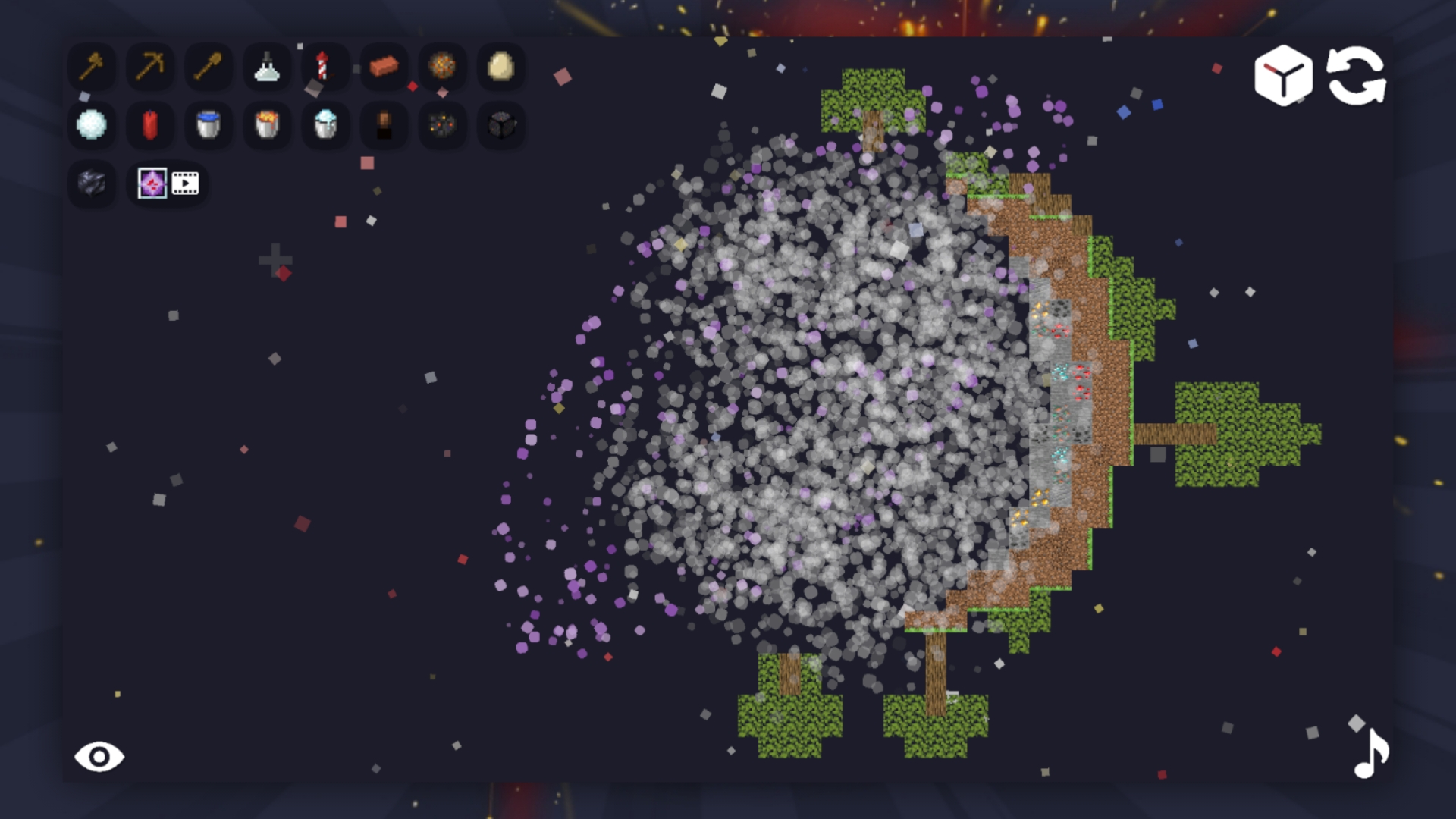Play the effect animation clip

184,183
